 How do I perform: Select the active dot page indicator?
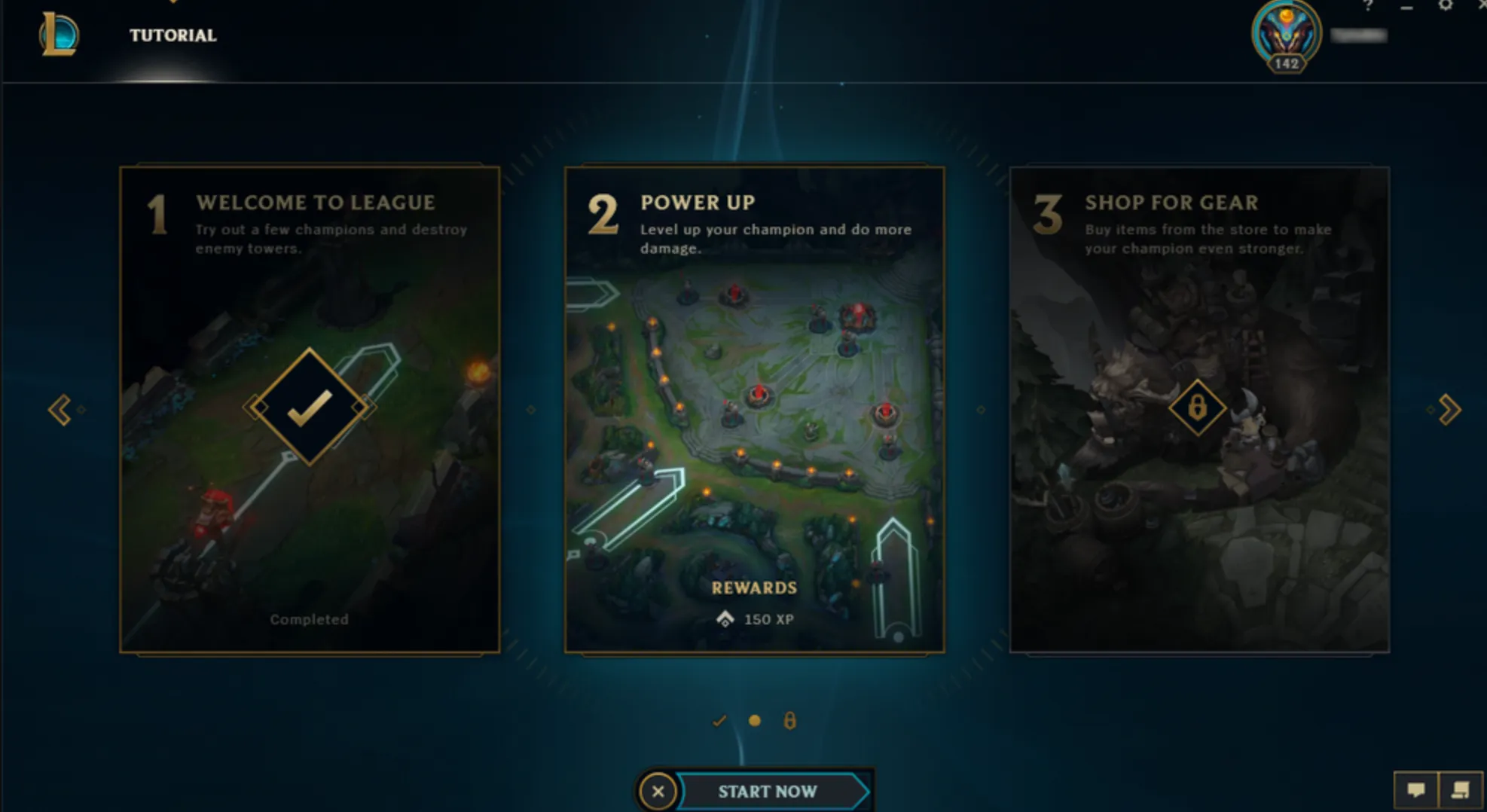coord(754,721)
